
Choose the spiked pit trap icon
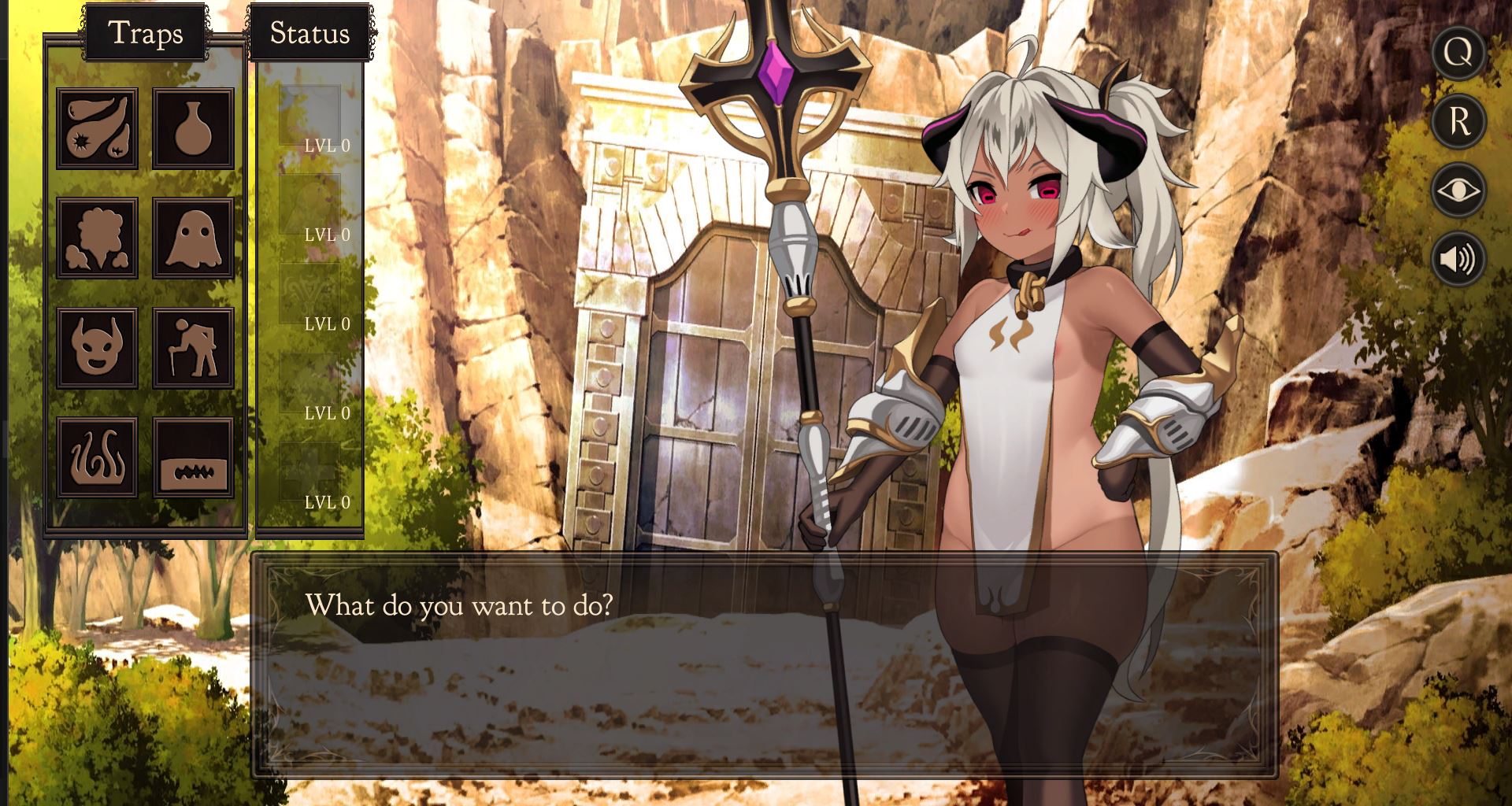(x=193, y=457)
